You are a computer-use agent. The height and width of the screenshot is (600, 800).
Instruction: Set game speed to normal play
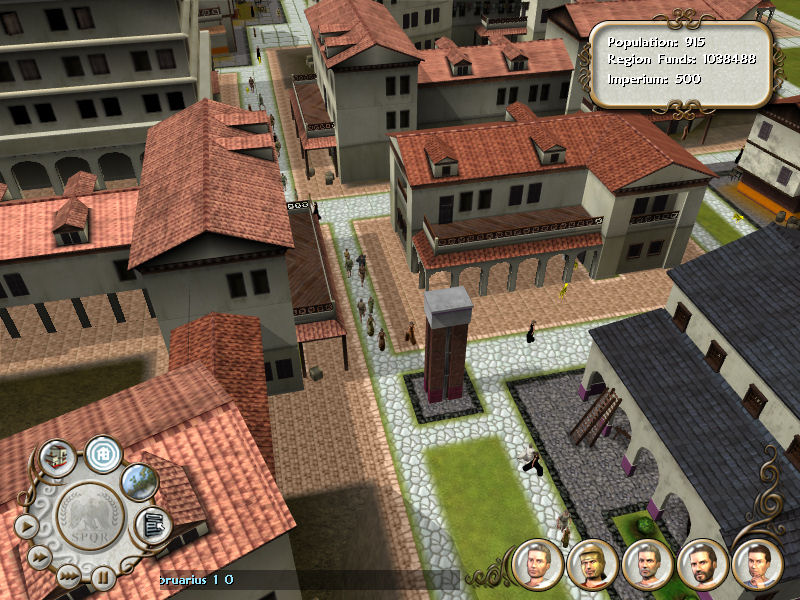click(x=27, y=524)
